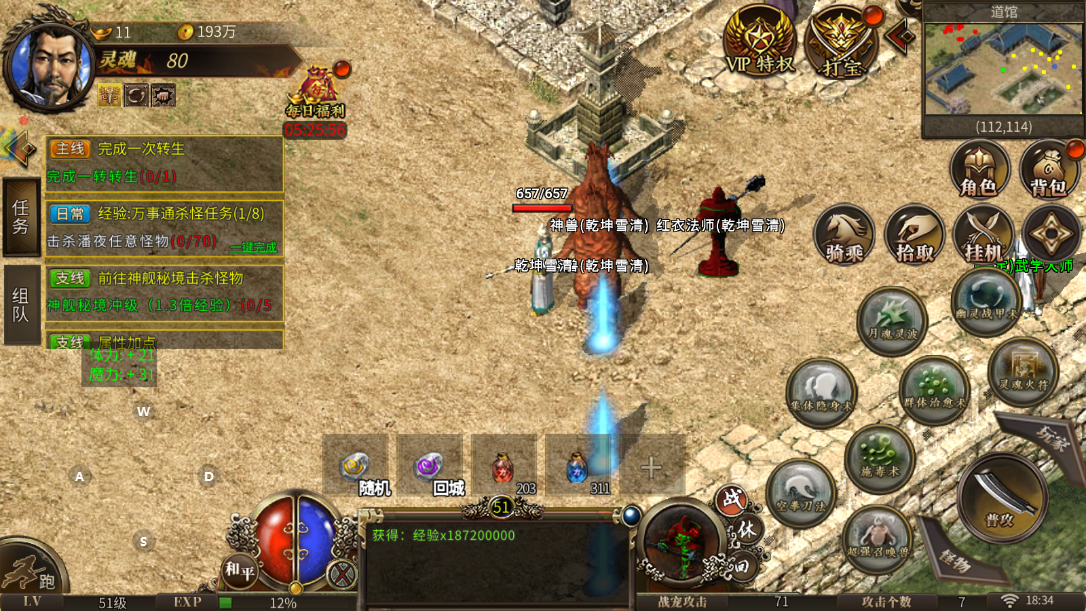This screenshot has width=1086, height=611.
Task: Activate the 骑乘 mount button
Action: 844,236
